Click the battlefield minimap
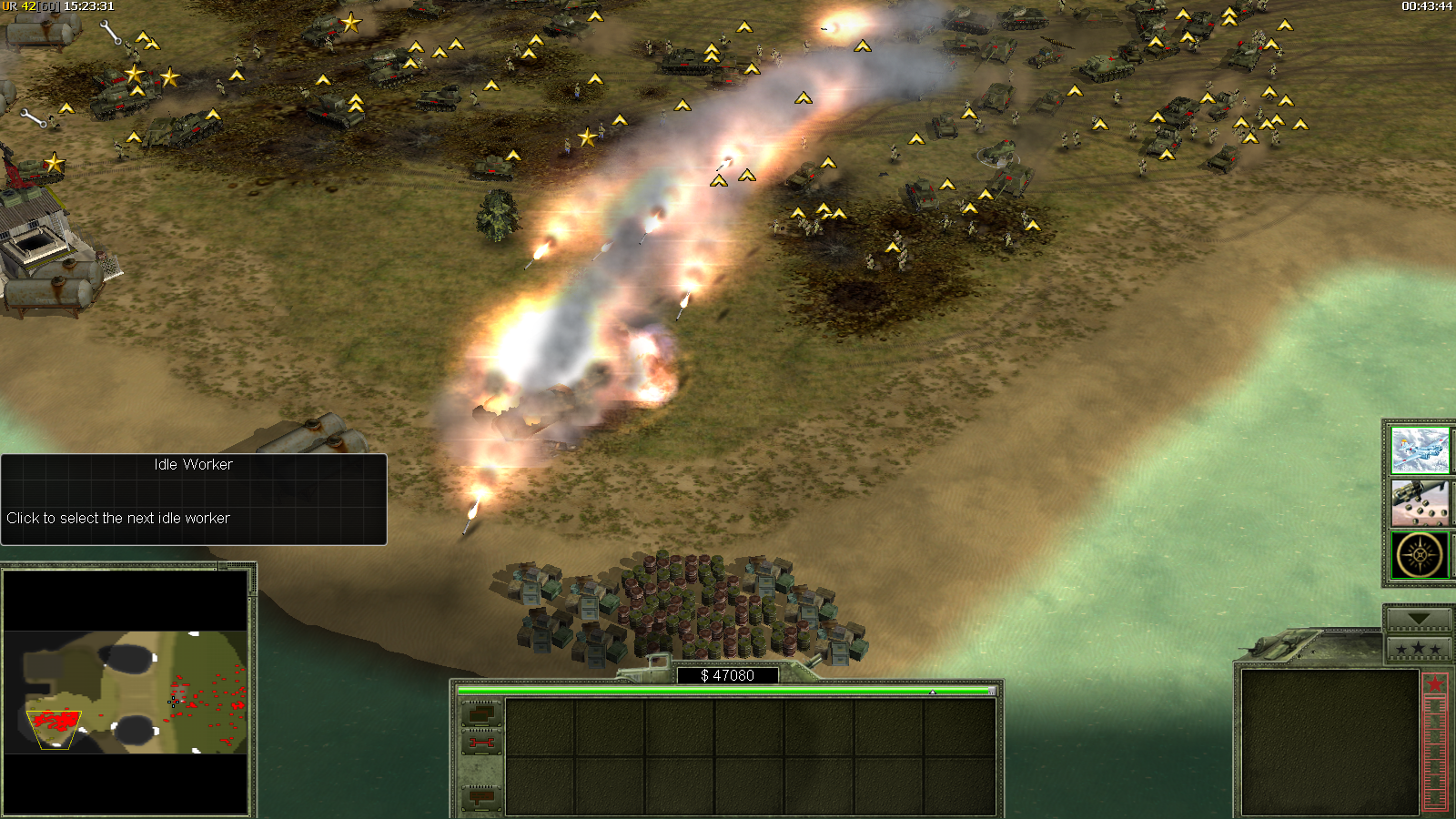The height and width of the screenshot is (819, 1456). pos(126,692)
